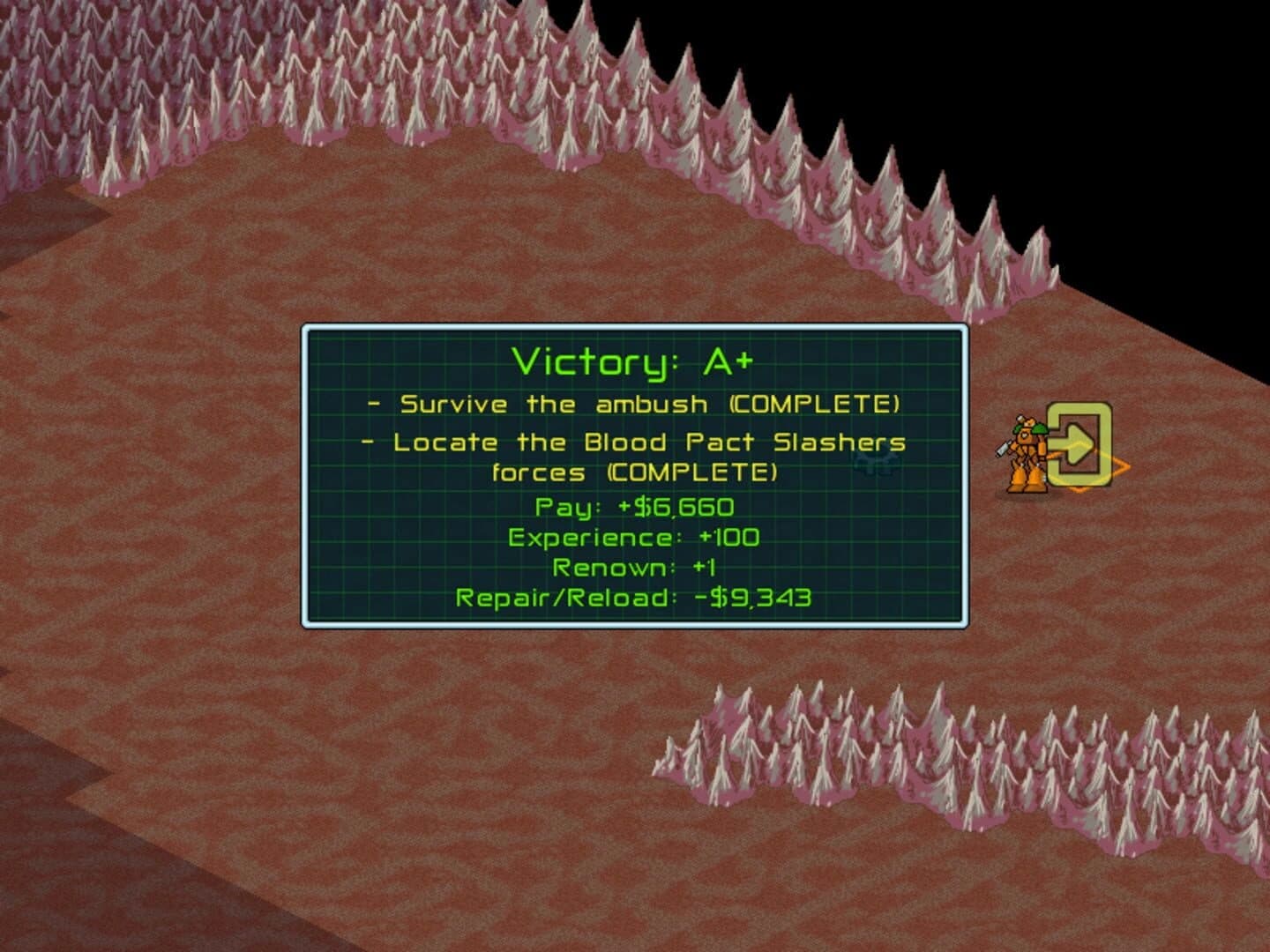Expand the Repair/Reload cost breakdown
This screenshot has height=952, width=1270.
635,597
